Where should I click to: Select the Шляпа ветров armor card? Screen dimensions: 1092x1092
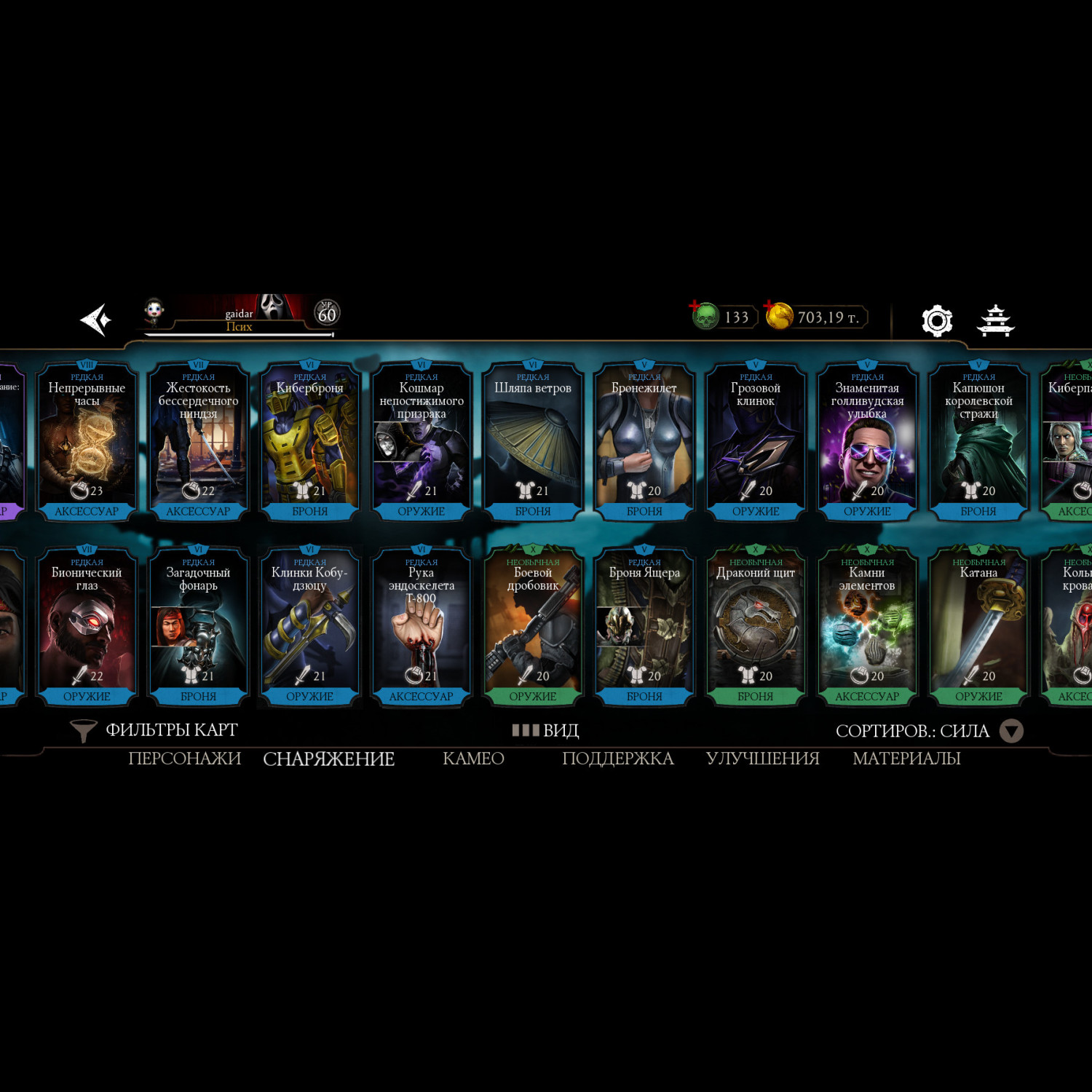click(x=533, y=441)
